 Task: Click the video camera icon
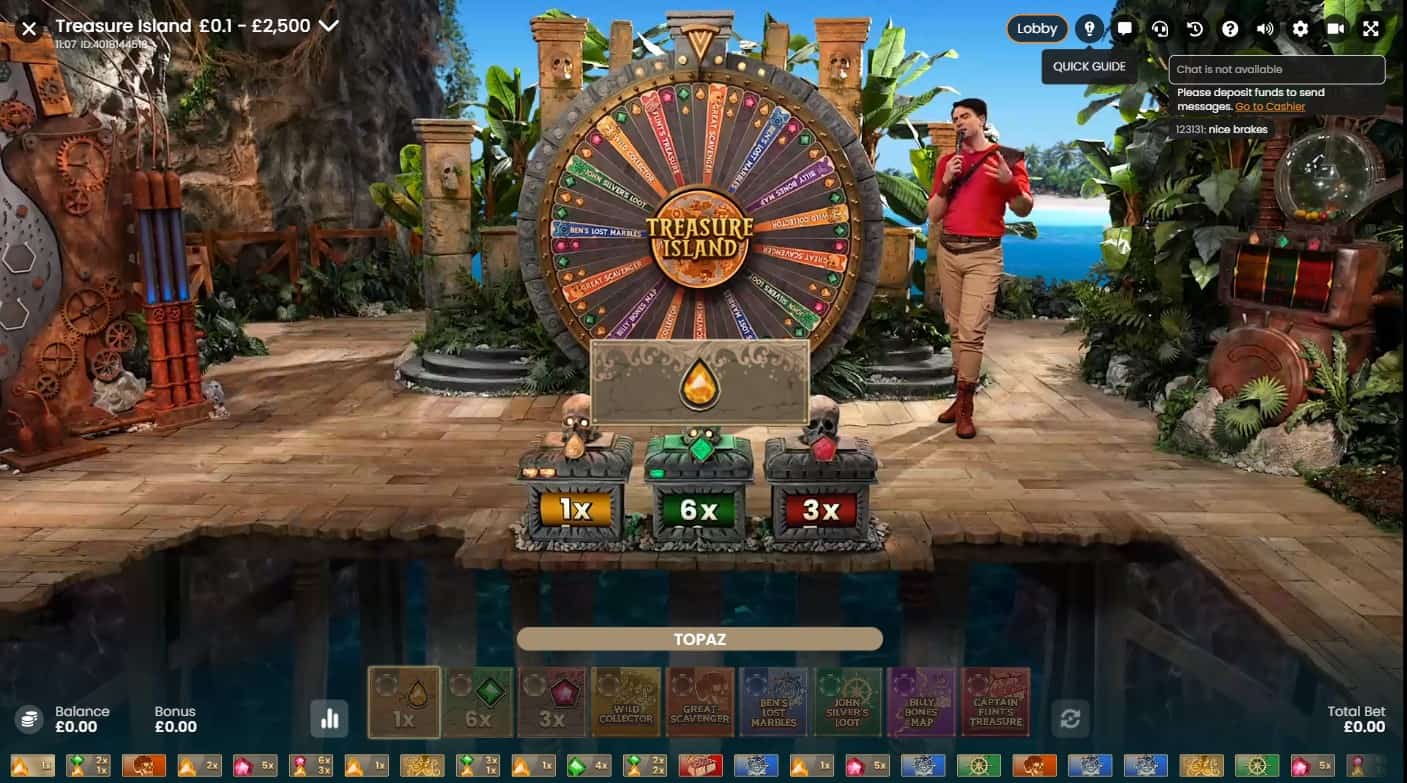point(1335,29)
